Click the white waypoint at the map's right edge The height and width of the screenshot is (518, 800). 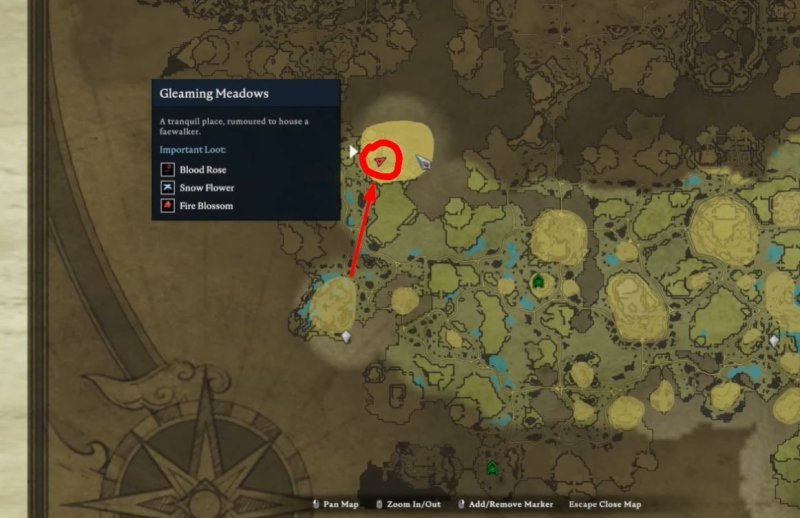pyautogui.click(x=774, y=341)
